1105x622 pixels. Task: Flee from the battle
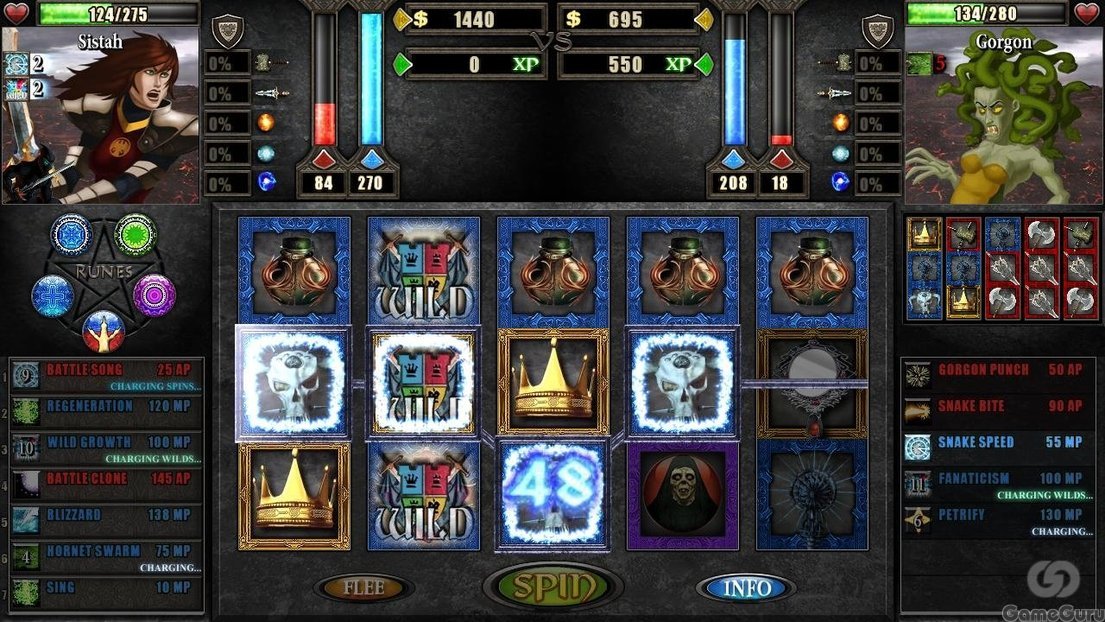(x=363, y=588)
